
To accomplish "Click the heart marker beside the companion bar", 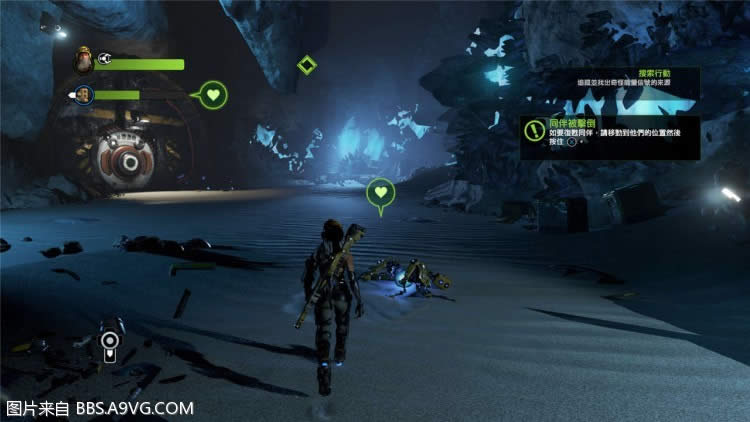I will point(213,96).
